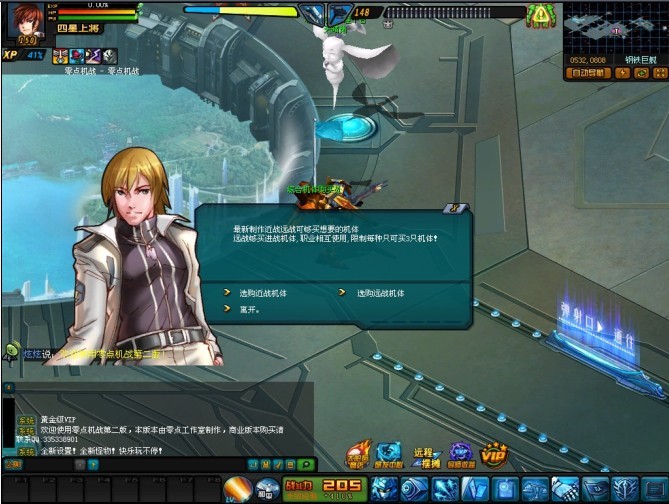Choose the 选购近战机体 dialogue option

point(263,294)
